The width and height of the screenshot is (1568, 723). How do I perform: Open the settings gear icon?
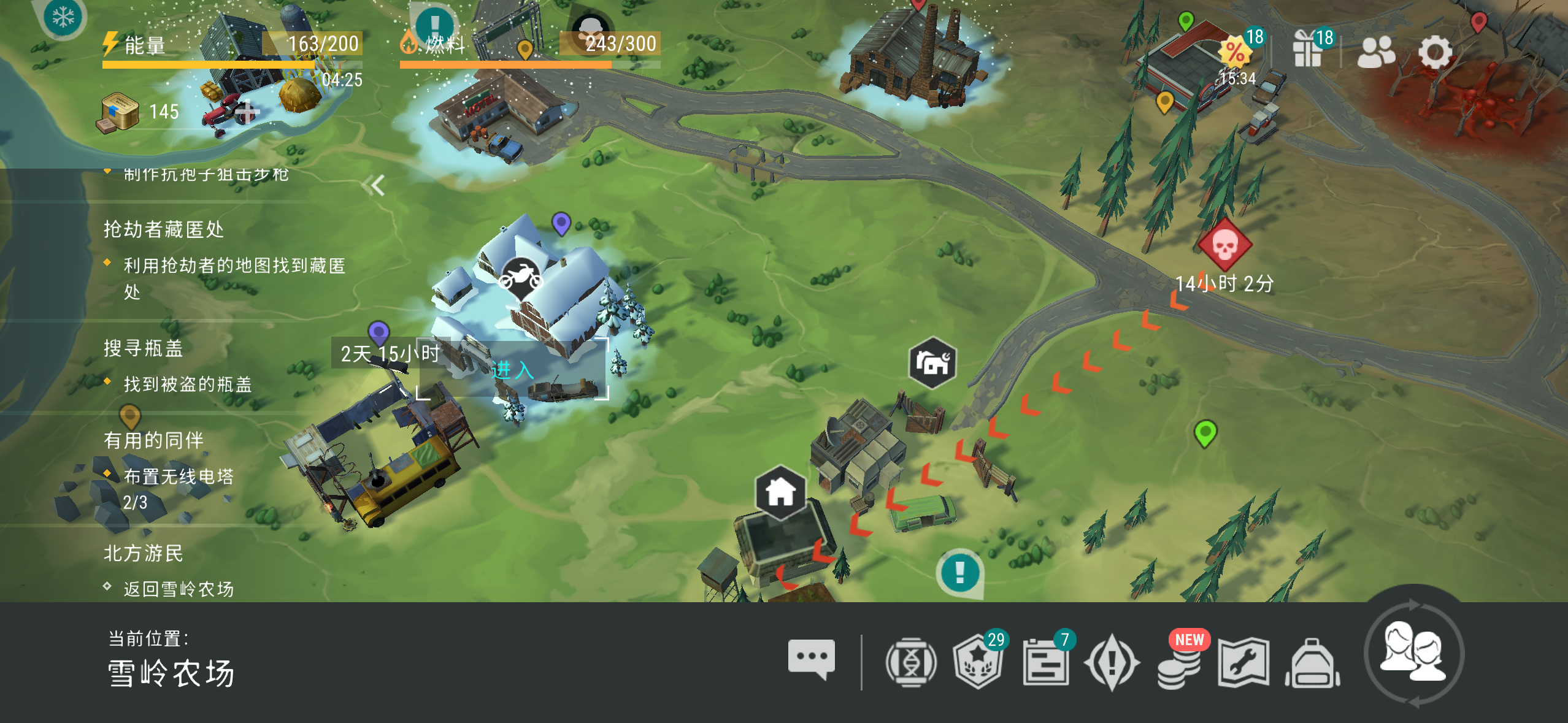[1435, 52]
